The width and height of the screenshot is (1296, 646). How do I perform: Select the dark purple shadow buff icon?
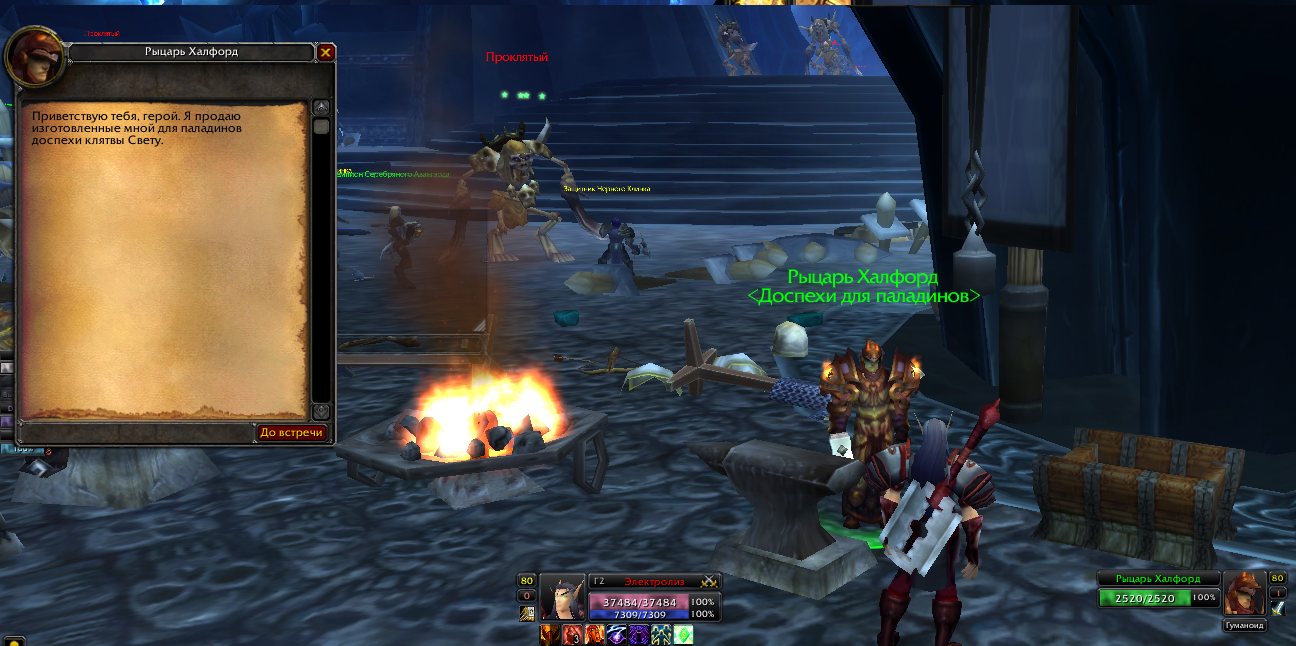[x=638, y=635]
